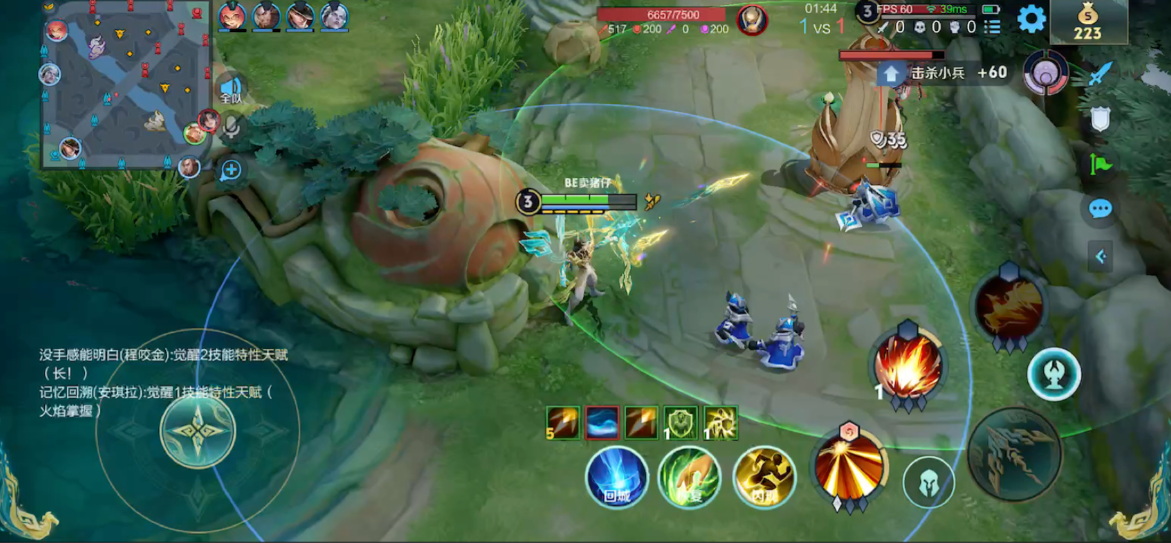Send the blue sword attack signal
The height and width of the screenshot is (543, 1171).
coord(1101,74)
